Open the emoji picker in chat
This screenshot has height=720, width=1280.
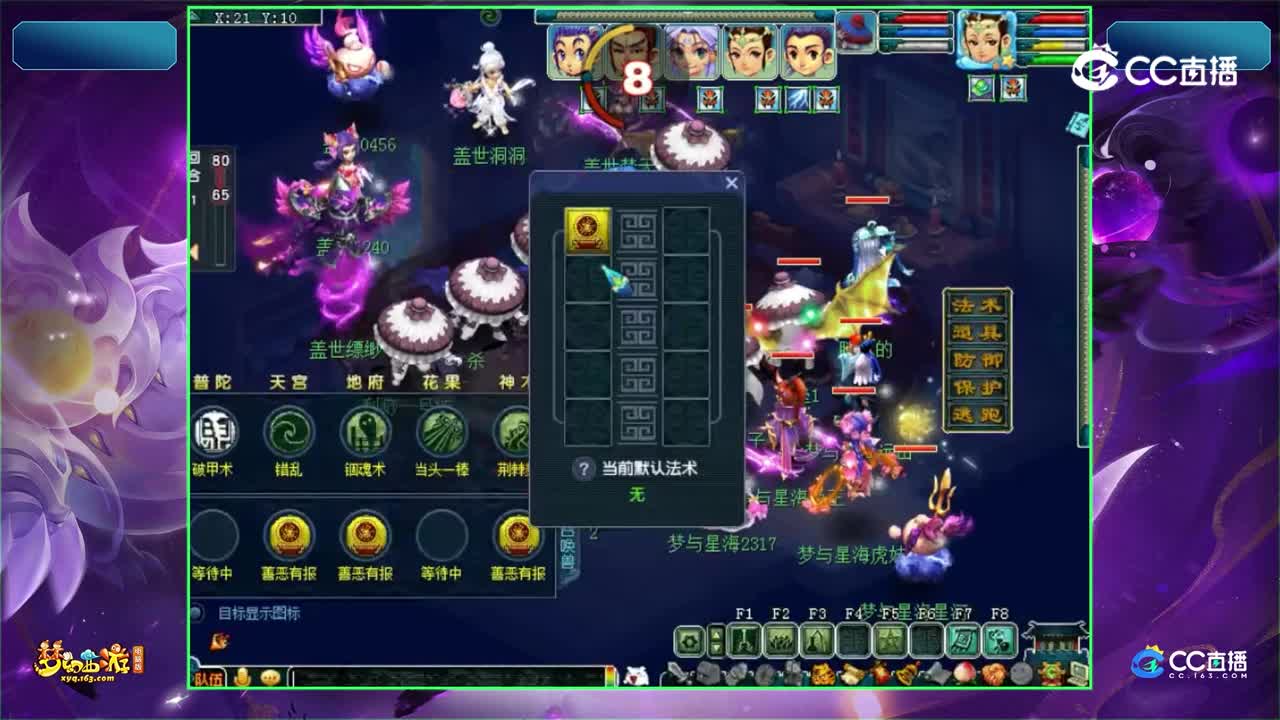270,675
